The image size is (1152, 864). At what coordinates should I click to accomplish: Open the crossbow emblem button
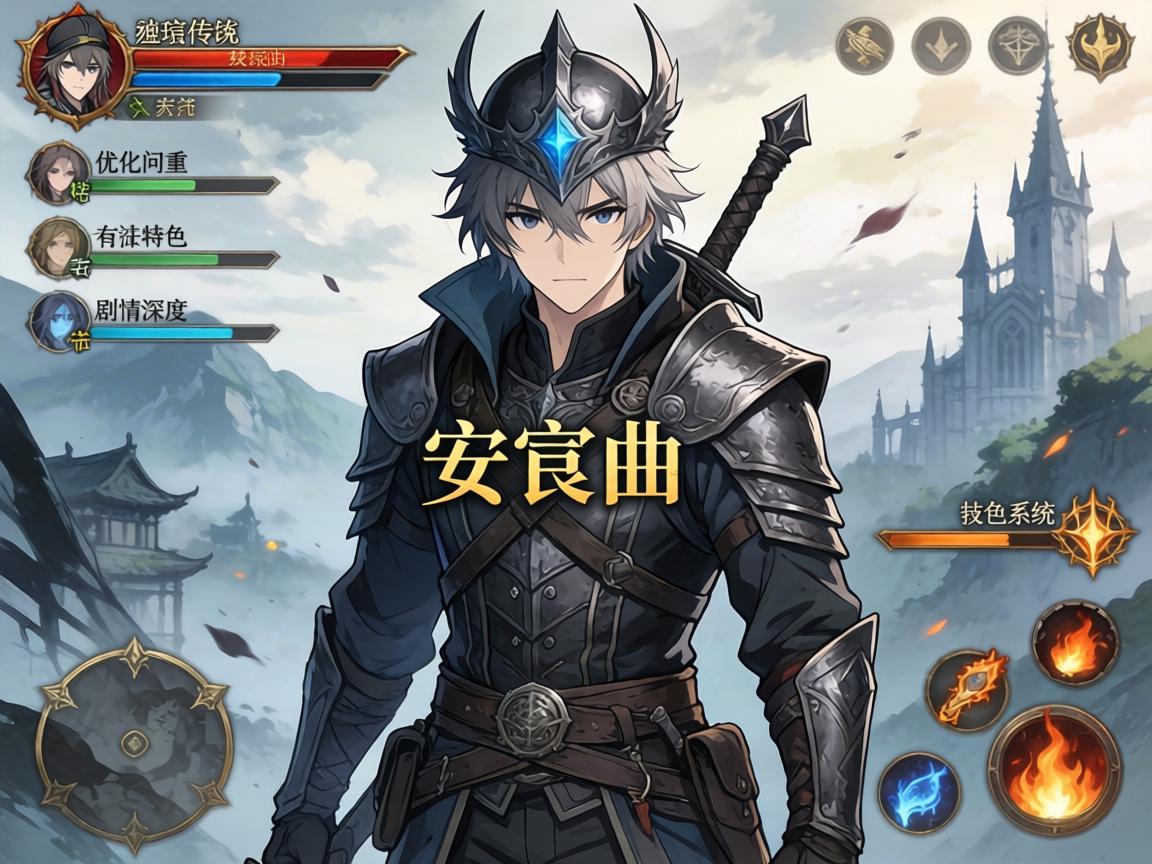pyautogui.click(x=1017, y=45)
